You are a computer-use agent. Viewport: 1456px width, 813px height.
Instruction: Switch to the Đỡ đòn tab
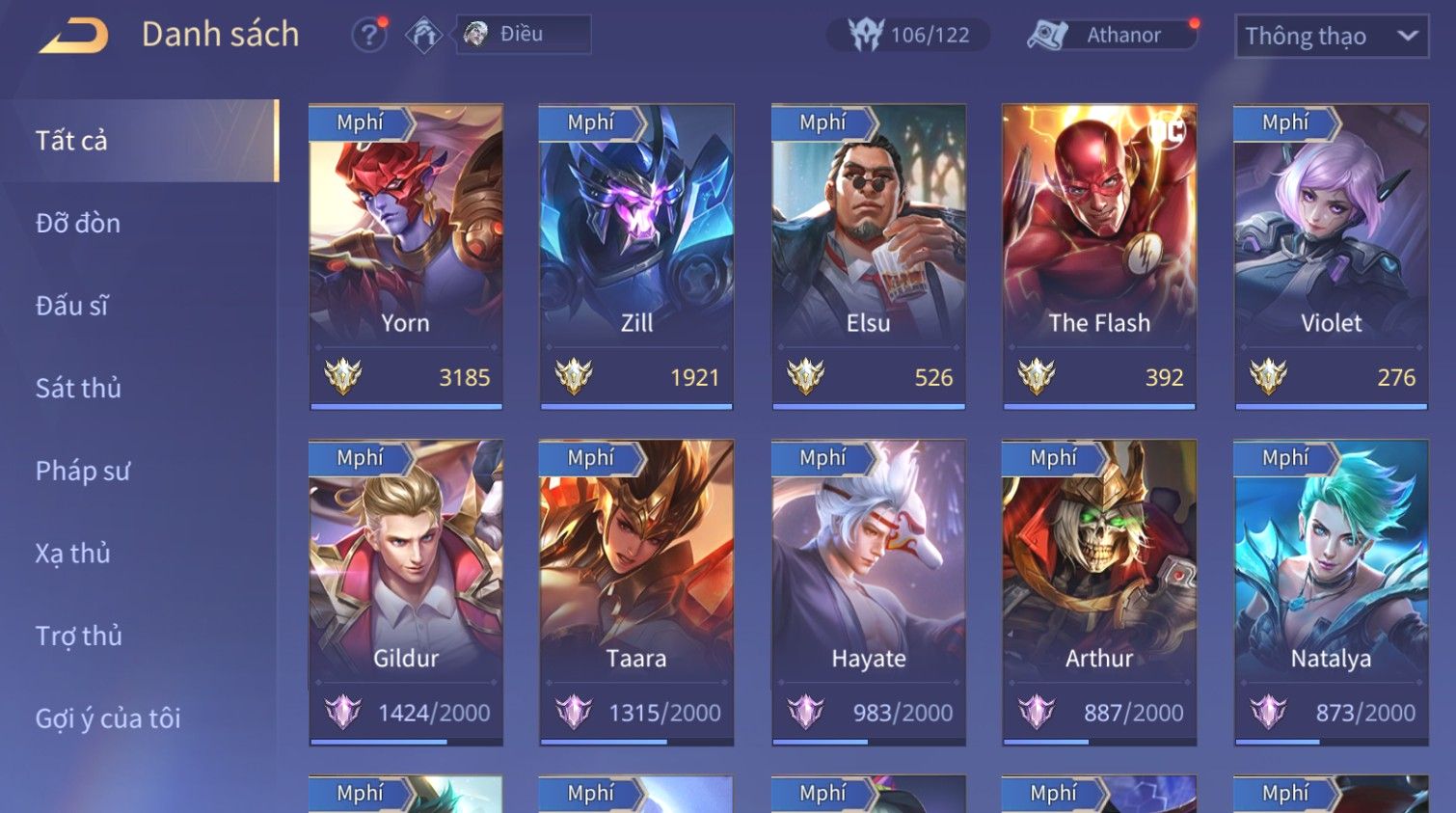tap(79, 224)
